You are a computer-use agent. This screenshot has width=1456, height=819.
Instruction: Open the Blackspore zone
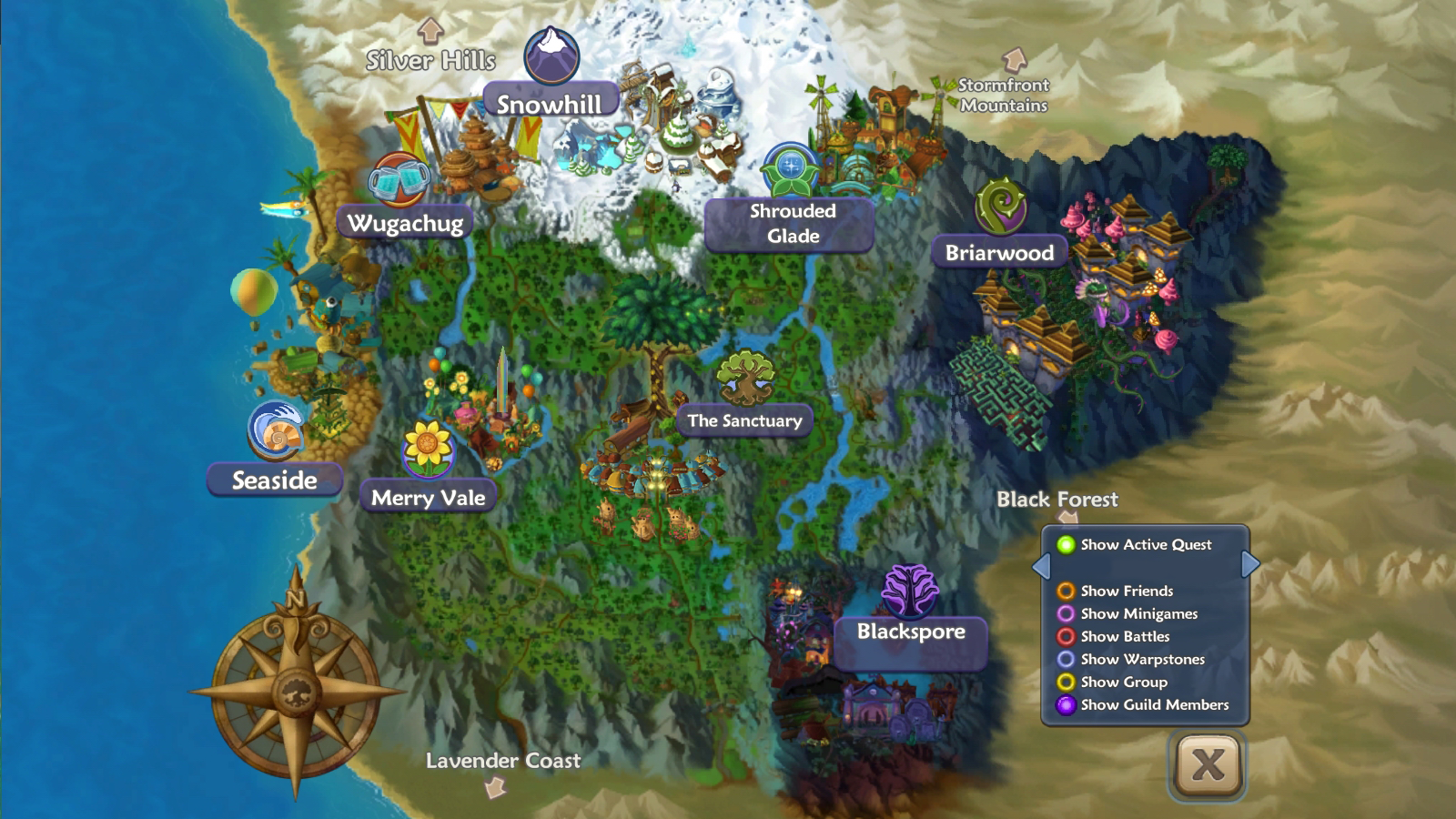click(911, 632)
